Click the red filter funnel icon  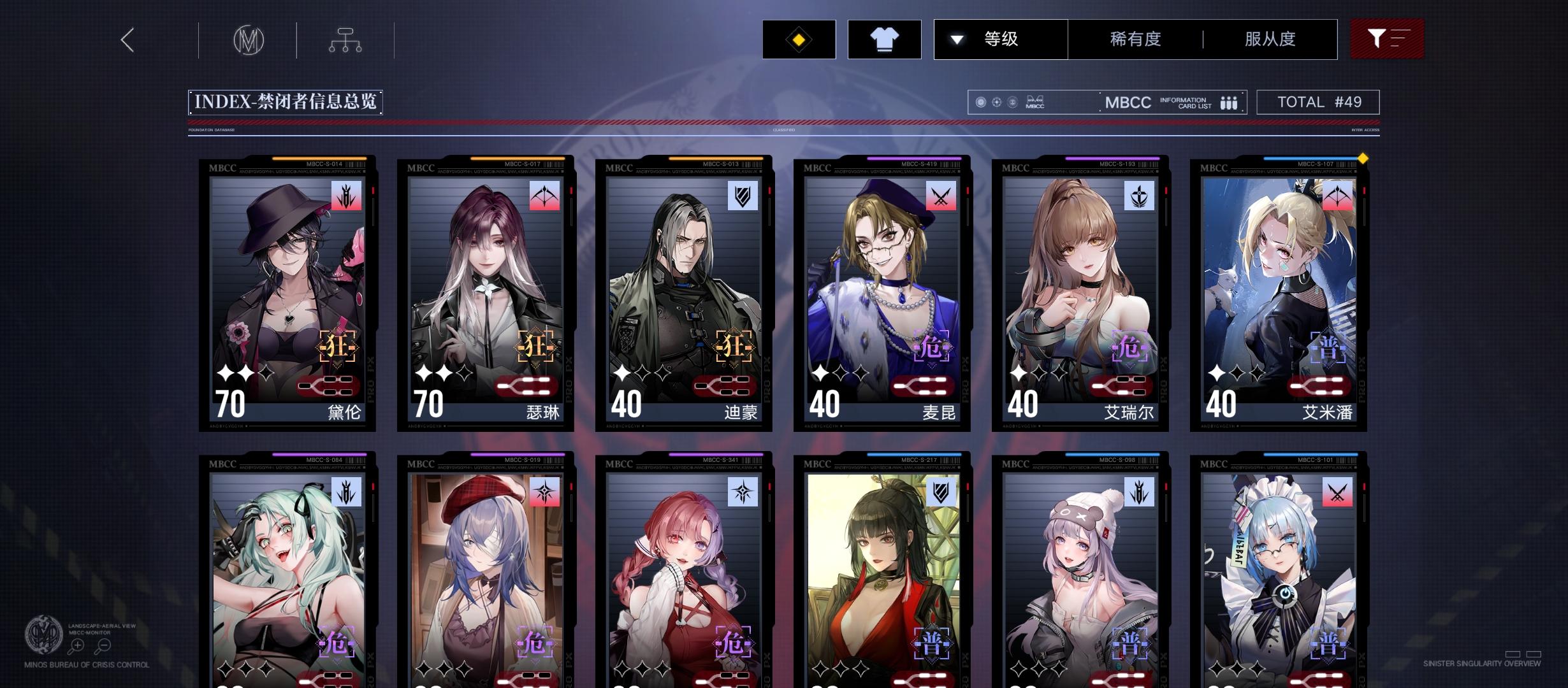[1388, 39]
